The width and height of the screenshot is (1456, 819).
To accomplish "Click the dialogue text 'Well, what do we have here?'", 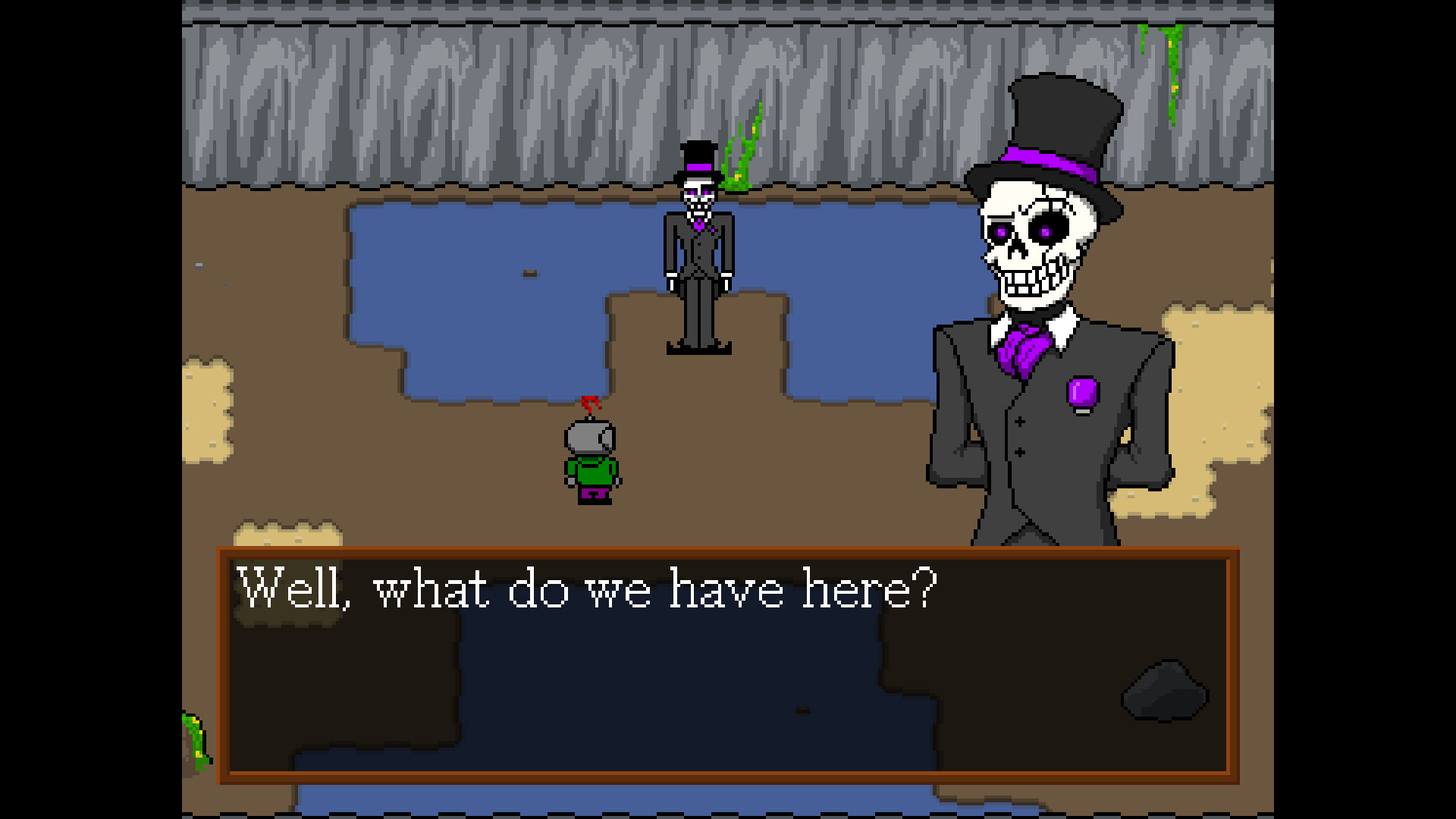I will click(584, 591).
